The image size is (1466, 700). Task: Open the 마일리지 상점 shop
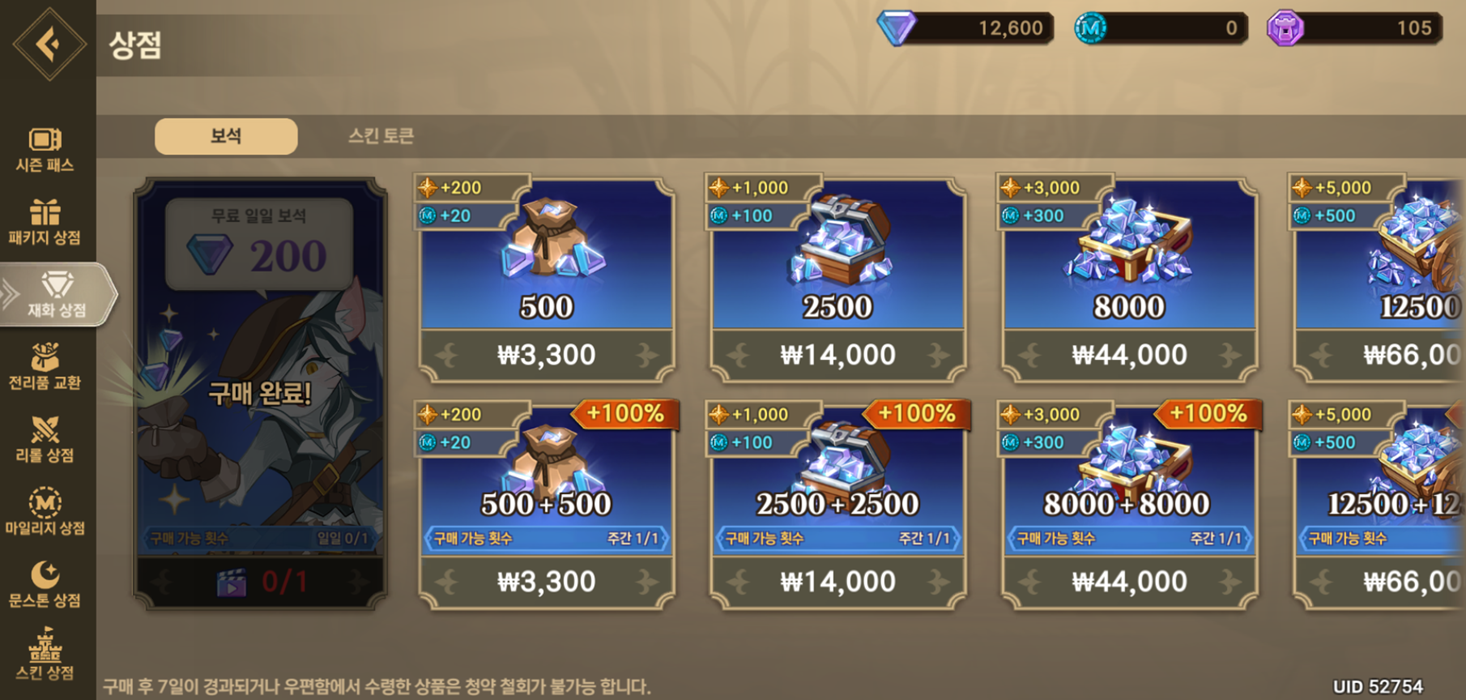(45, 512)
